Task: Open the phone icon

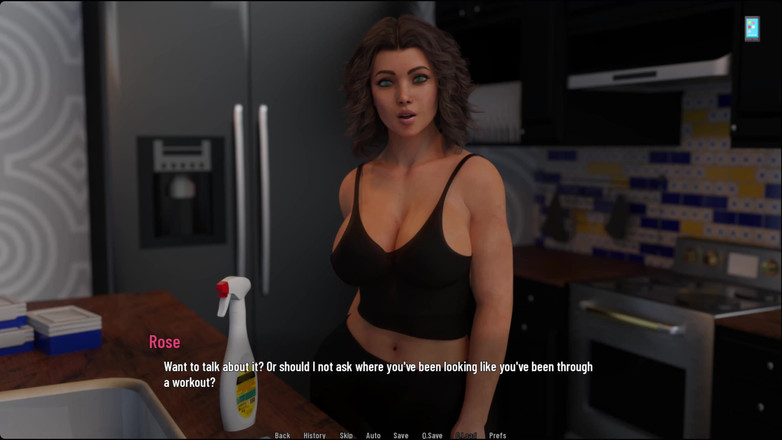Action: click(751, 28)
